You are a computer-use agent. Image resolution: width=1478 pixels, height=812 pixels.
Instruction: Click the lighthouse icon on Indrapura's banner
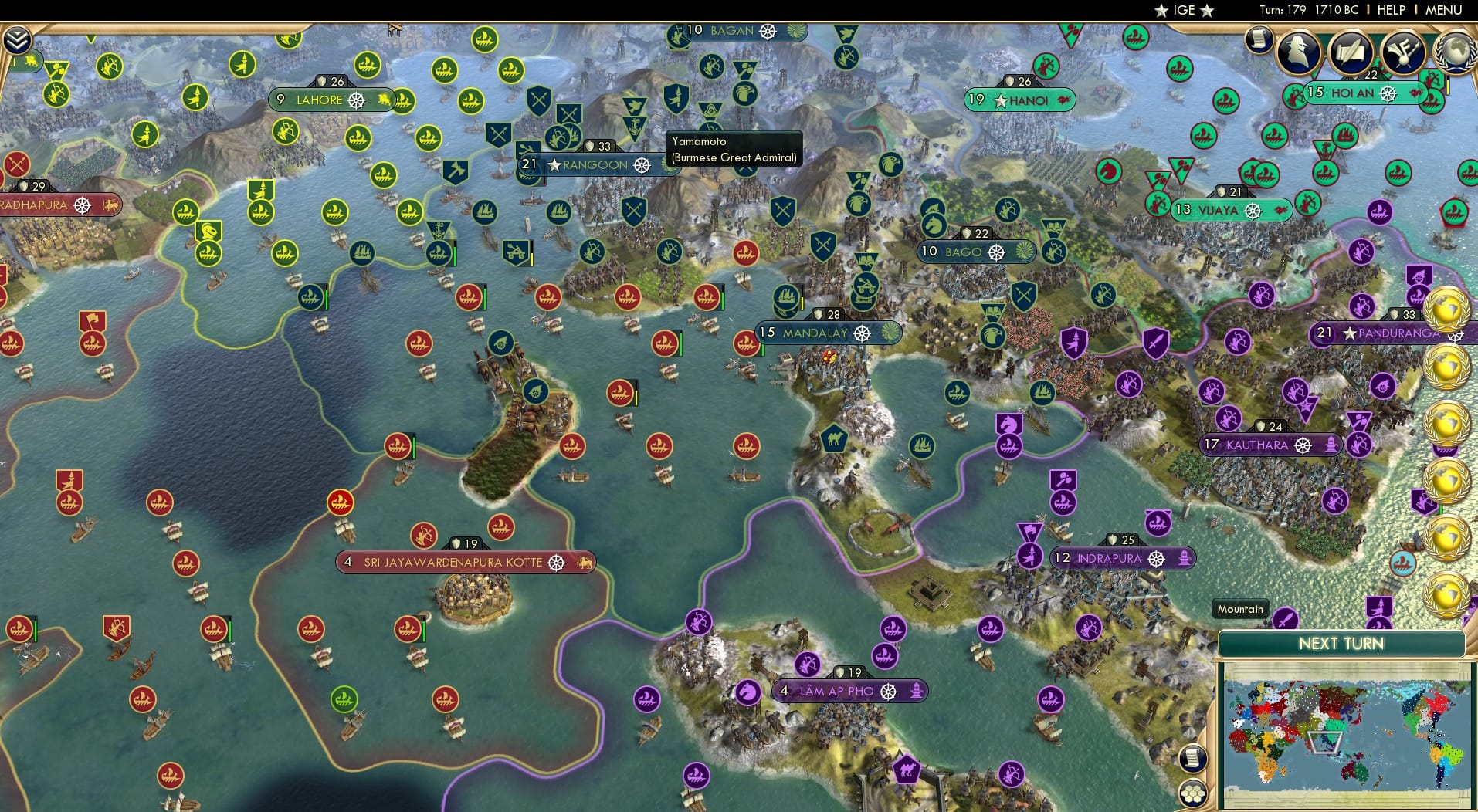[1186, 558]
